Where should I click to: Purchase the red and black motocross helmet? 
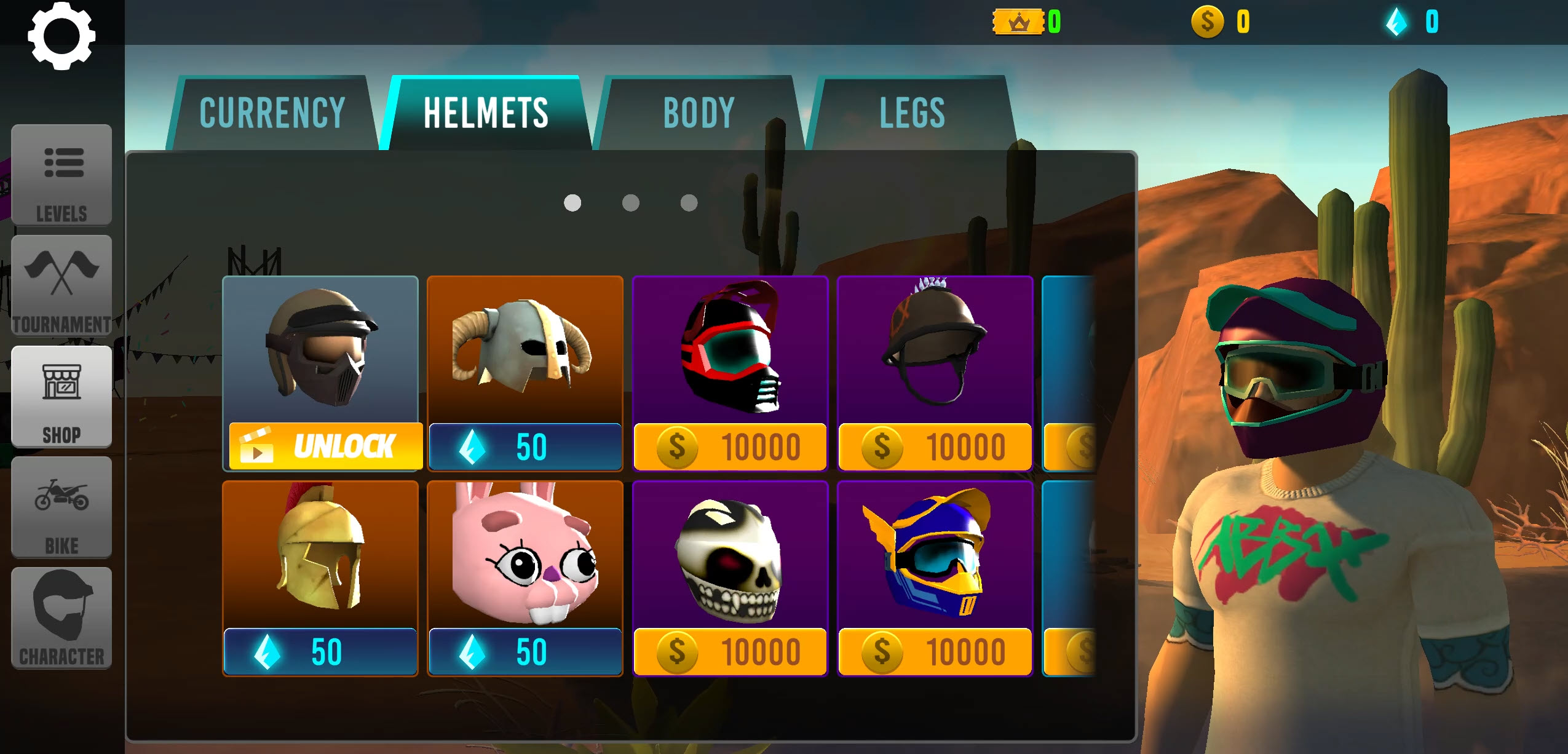730,446
